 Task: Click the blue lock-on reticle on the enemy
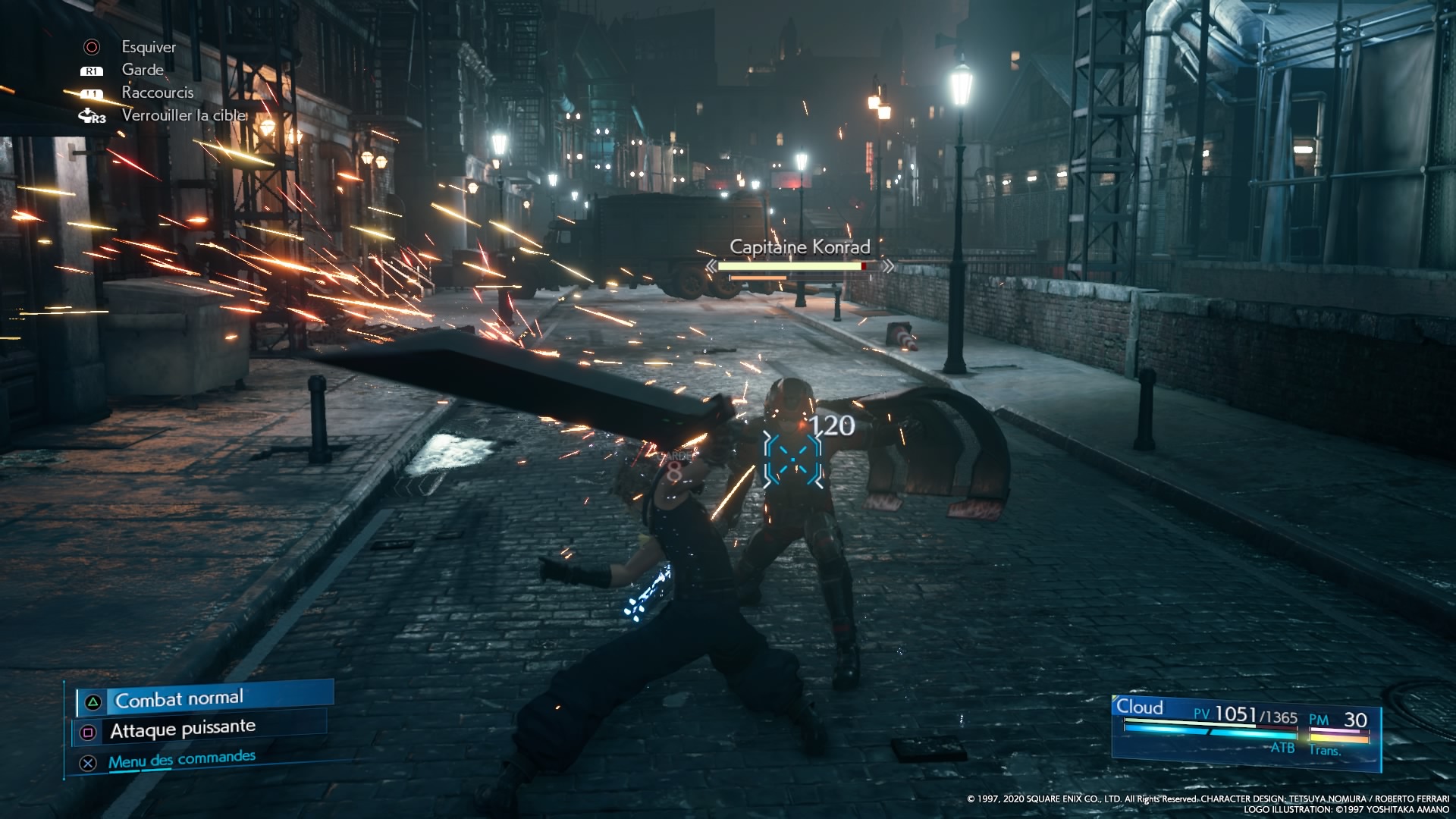click(x=792, y=459)
